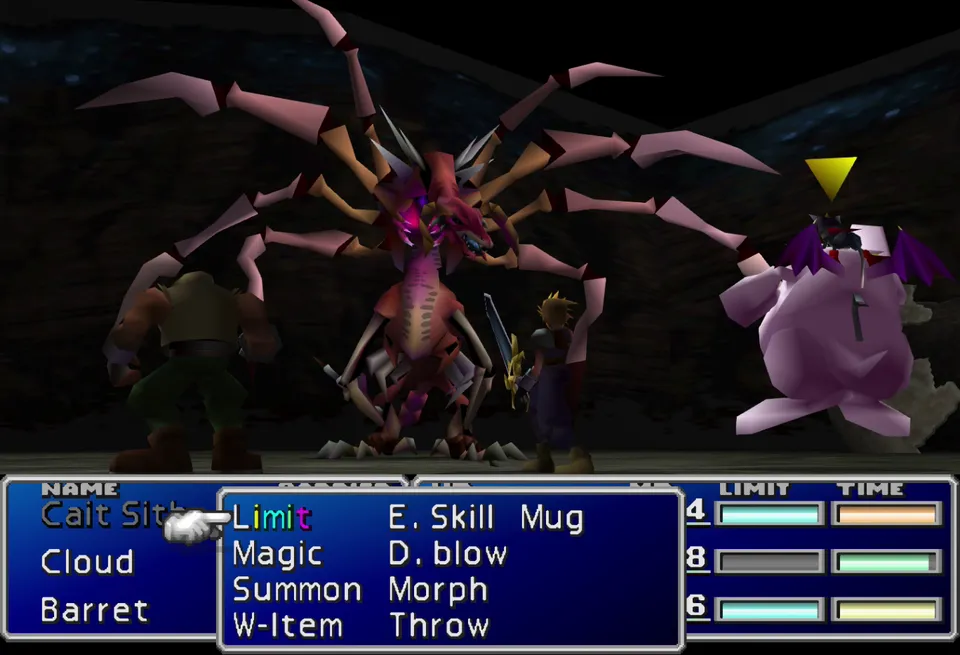Select Barret in the party list

tap(94, 609)
